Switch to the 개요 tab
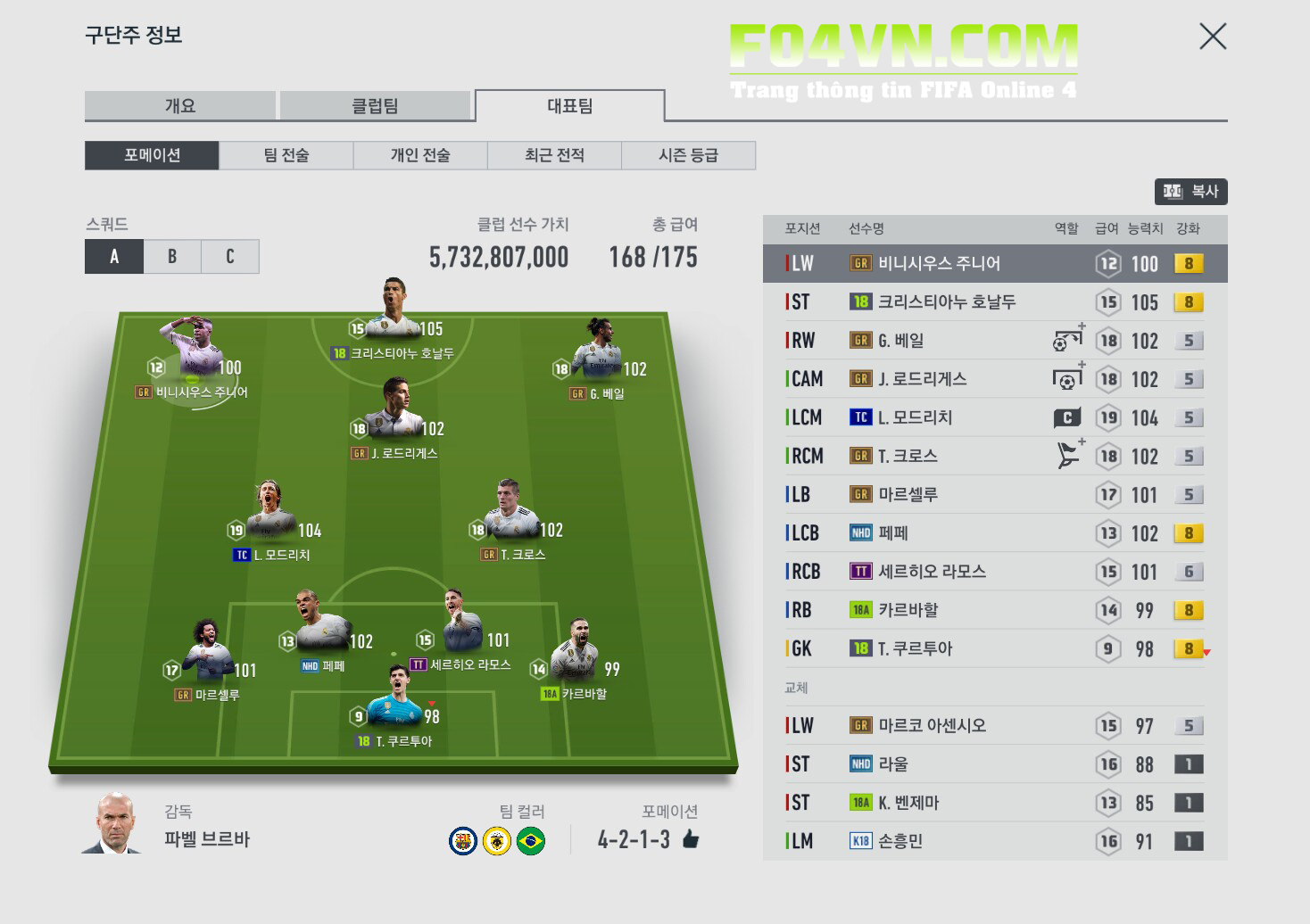 coord(179,105)
